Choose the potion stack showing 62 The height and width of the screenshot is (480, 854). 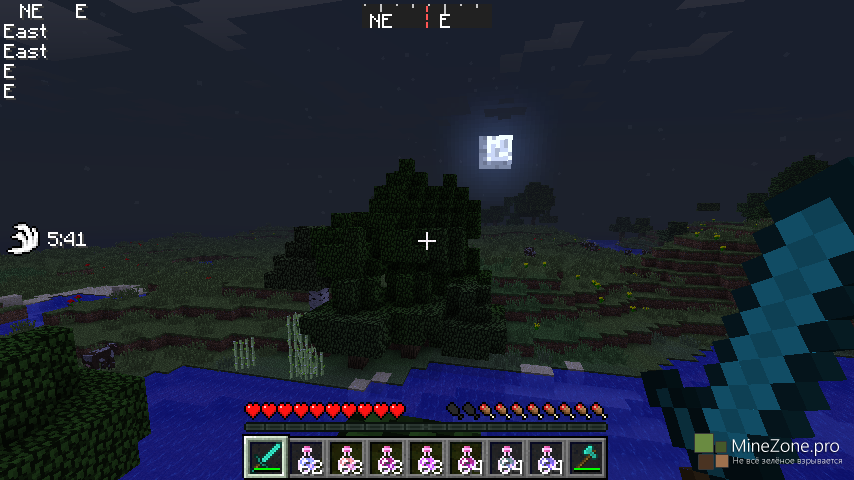306,457
